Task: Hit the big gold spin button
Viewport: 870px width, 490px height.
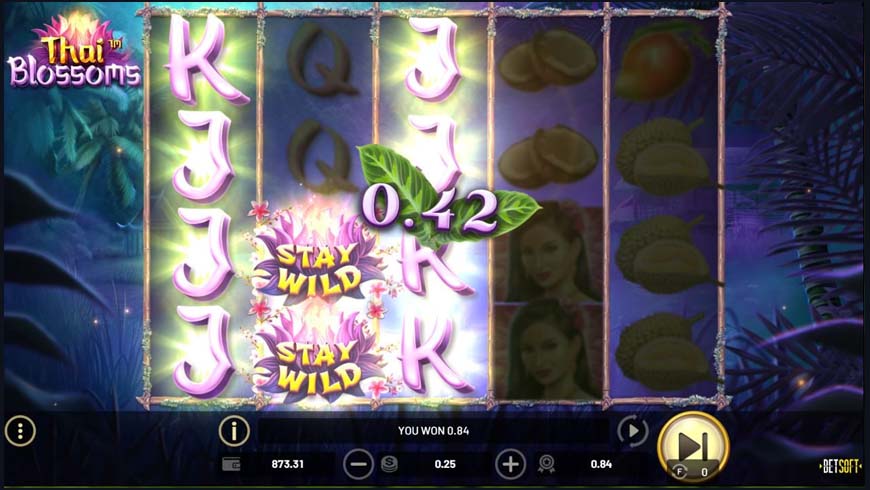Action: click(693, 445)
